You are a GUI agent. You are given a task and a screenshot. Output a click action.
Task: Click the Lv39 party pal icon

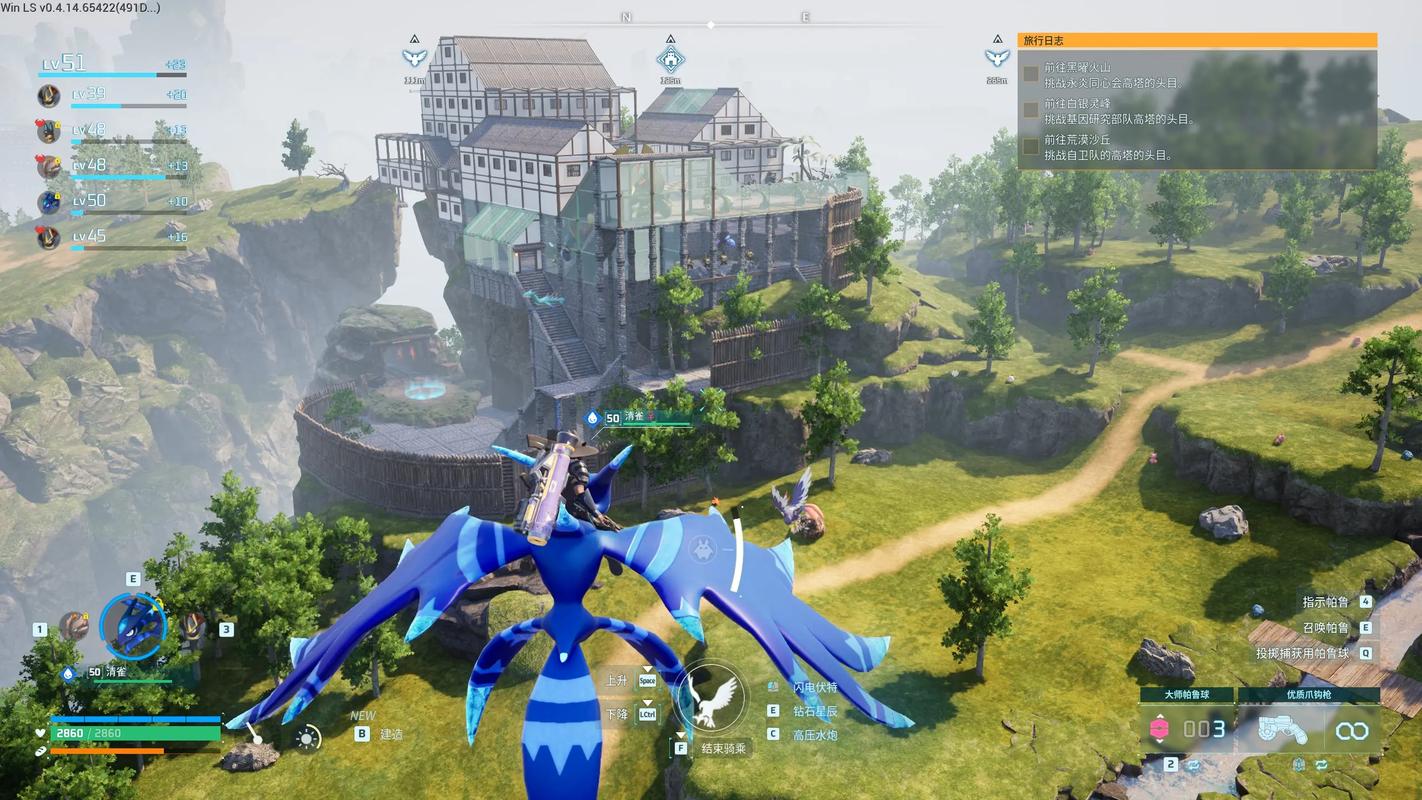coord(49,96)
